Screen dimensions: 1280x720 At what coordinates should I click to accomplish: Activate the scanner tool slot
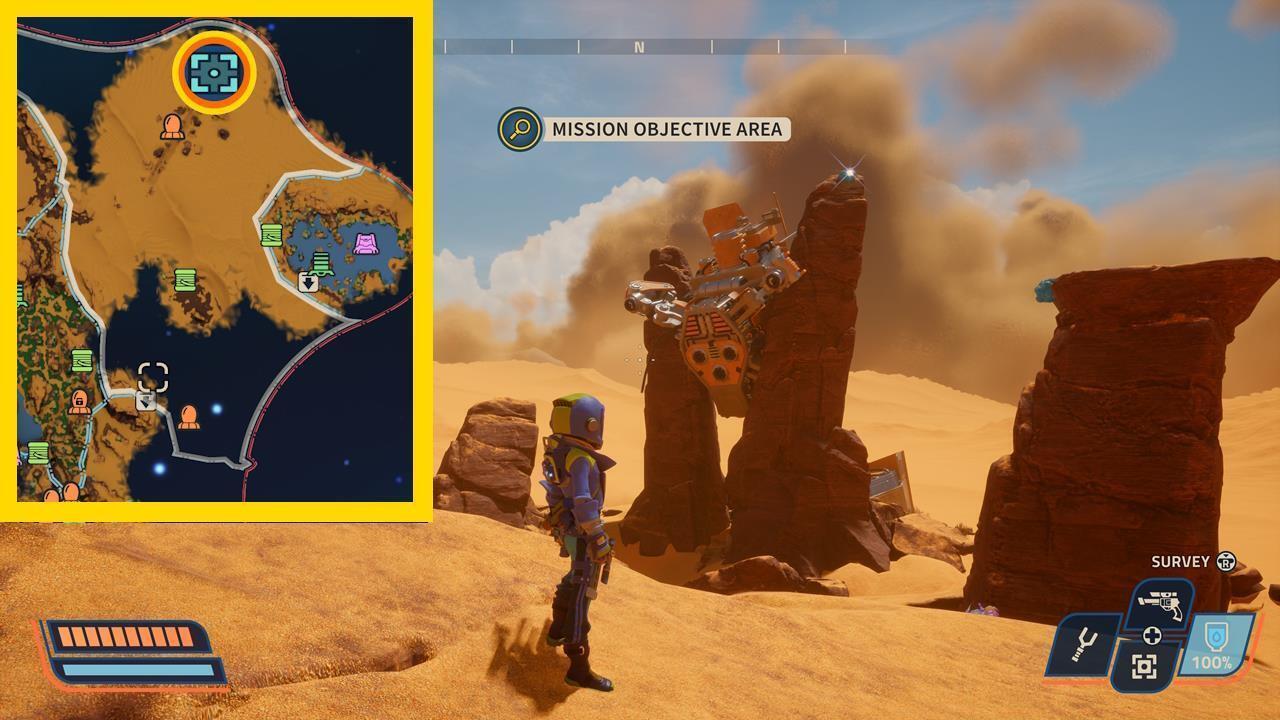(1145, 666)
